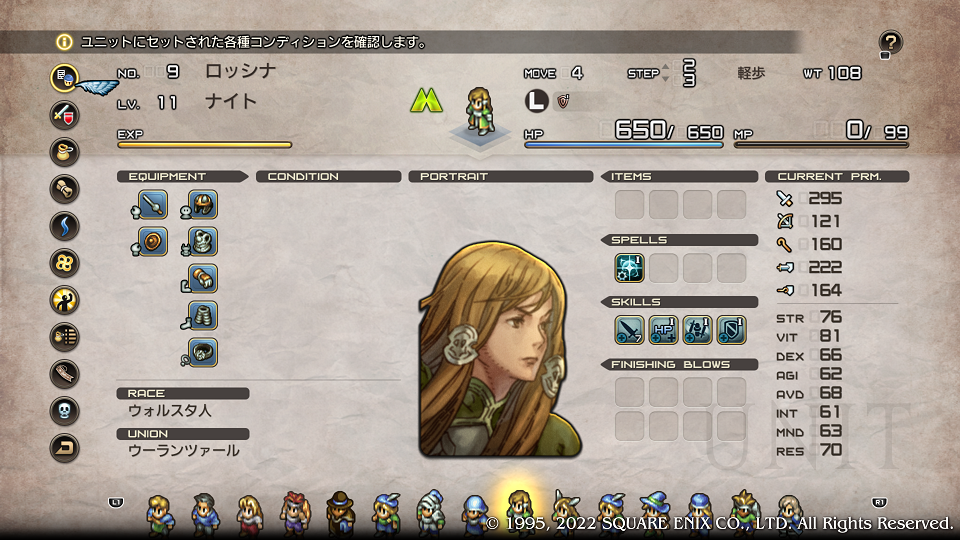Select the sword and potion sidebar icon

[65, 113]
